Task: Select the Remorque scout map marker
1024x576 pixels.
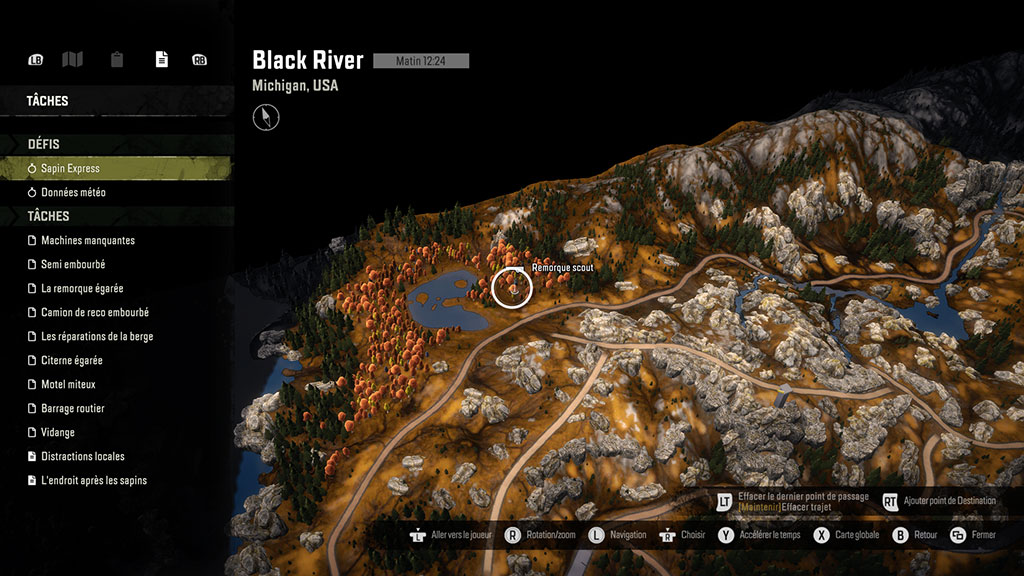Action: [x=512, y=288]
